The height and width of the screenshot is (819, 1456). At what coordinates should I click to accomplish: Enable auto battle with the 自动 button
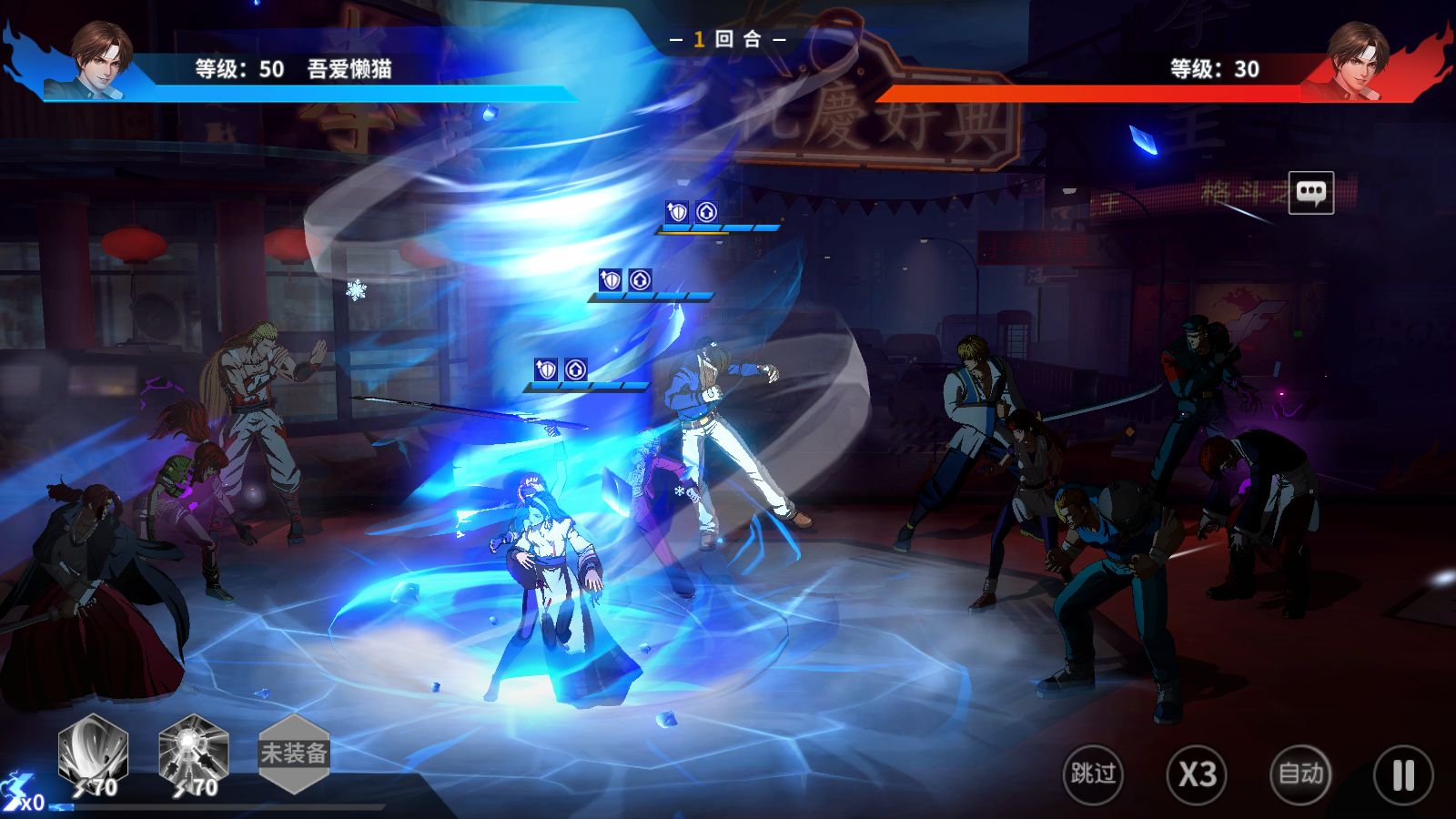click(x=1300, y=774)
